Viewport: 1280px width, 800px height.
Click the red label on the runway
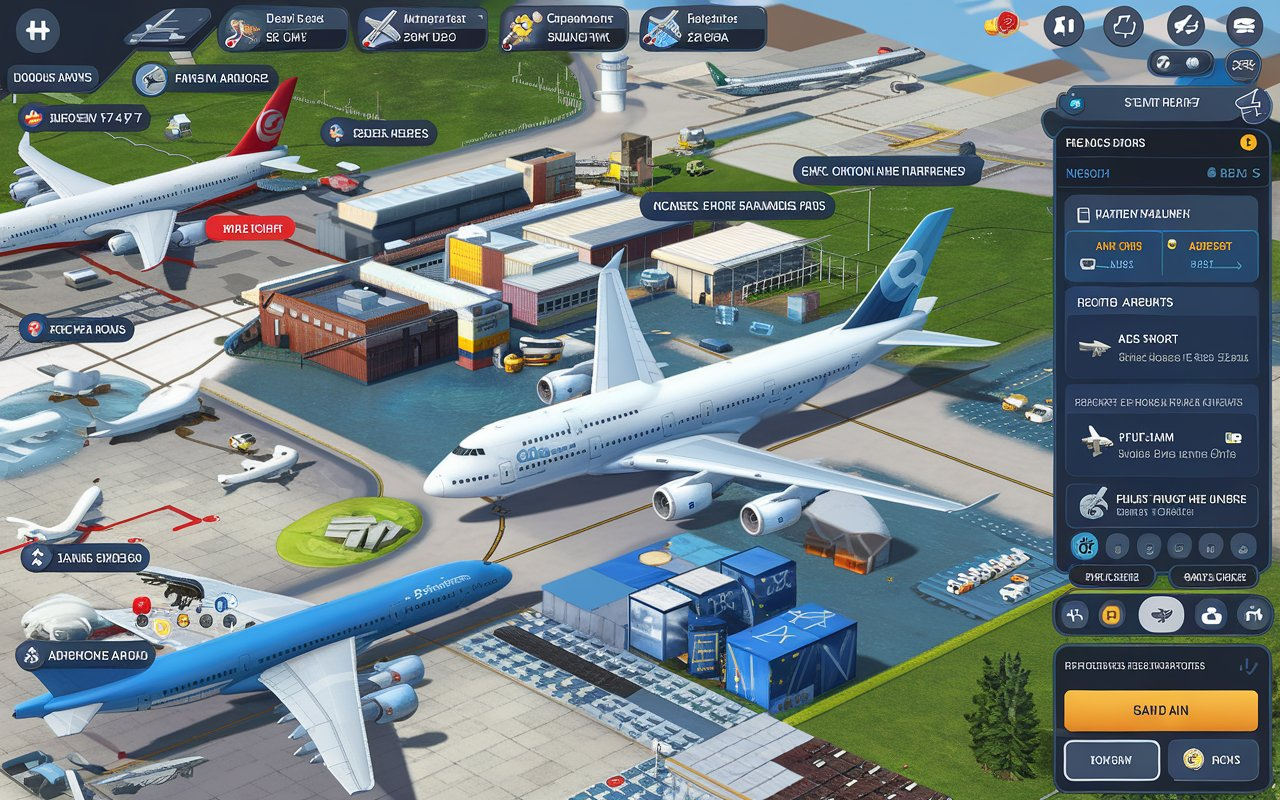tap(250, 229)
